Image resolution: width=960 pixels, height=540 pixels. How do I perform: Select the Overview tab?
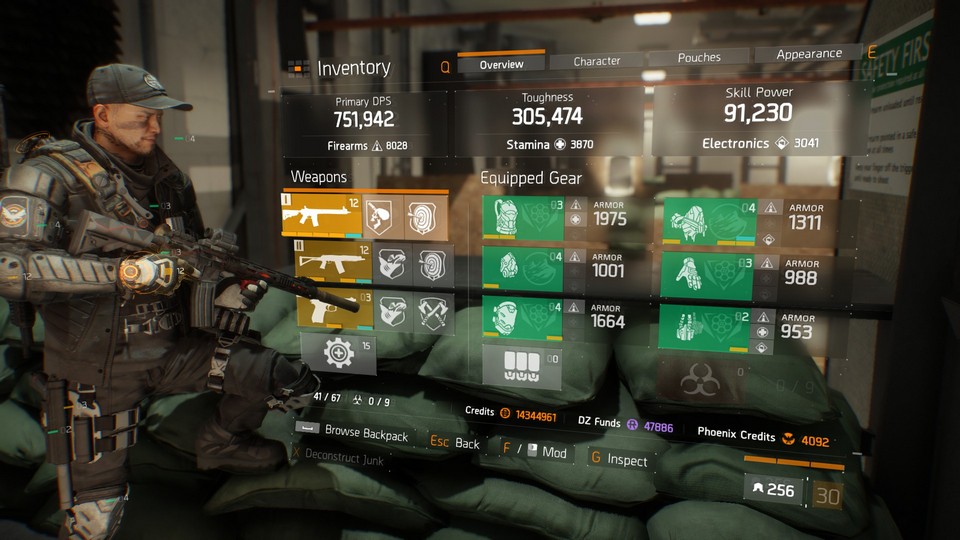coord(501,64)
